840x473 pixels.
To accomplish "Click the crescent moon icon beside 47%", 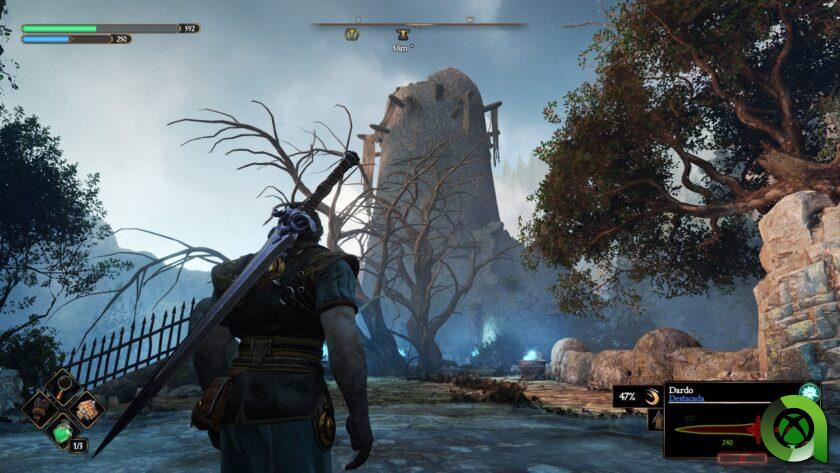I will (x=650, y=397).
